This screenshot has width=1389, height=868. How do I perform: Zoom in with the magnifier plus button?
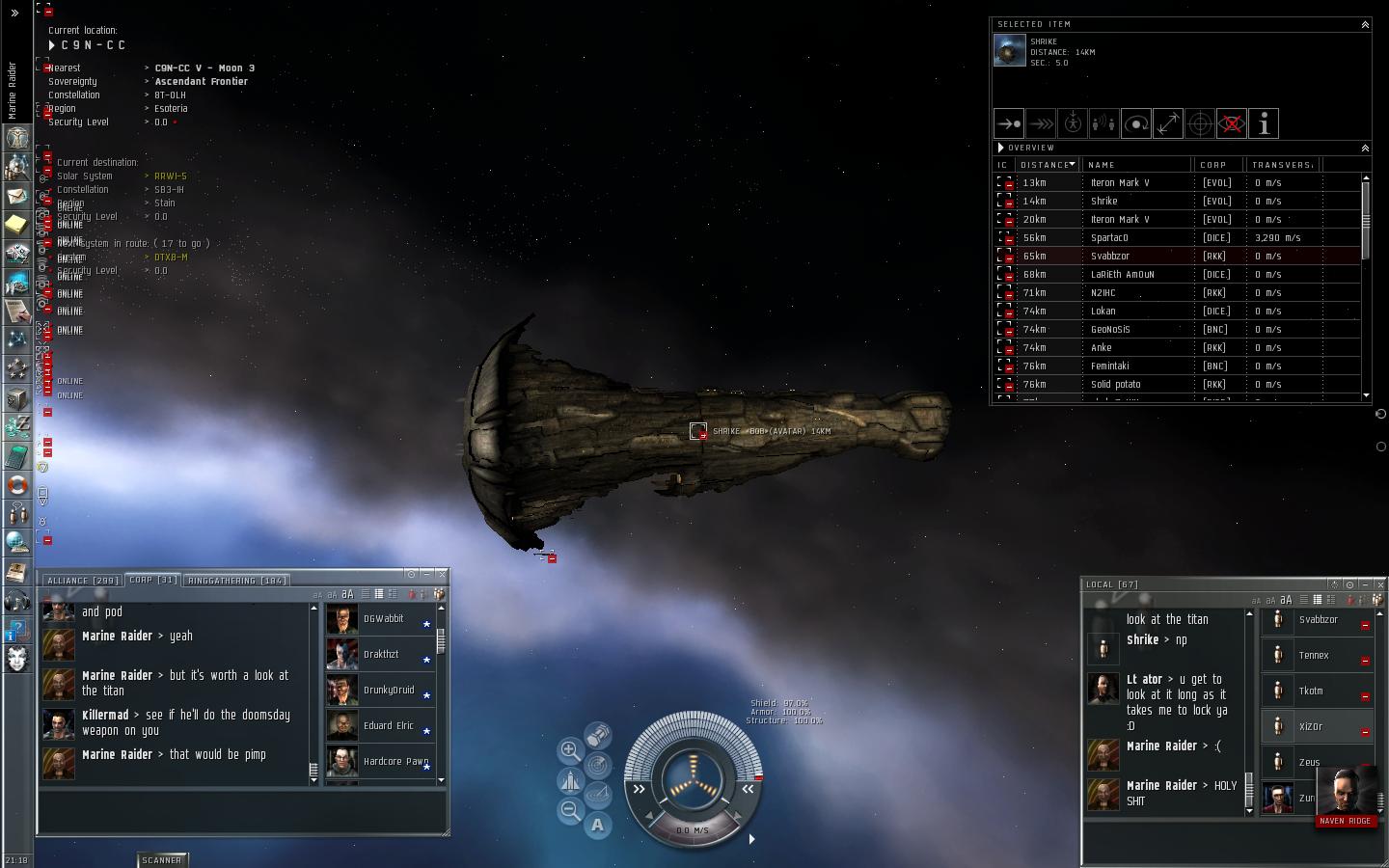(570, 750)
